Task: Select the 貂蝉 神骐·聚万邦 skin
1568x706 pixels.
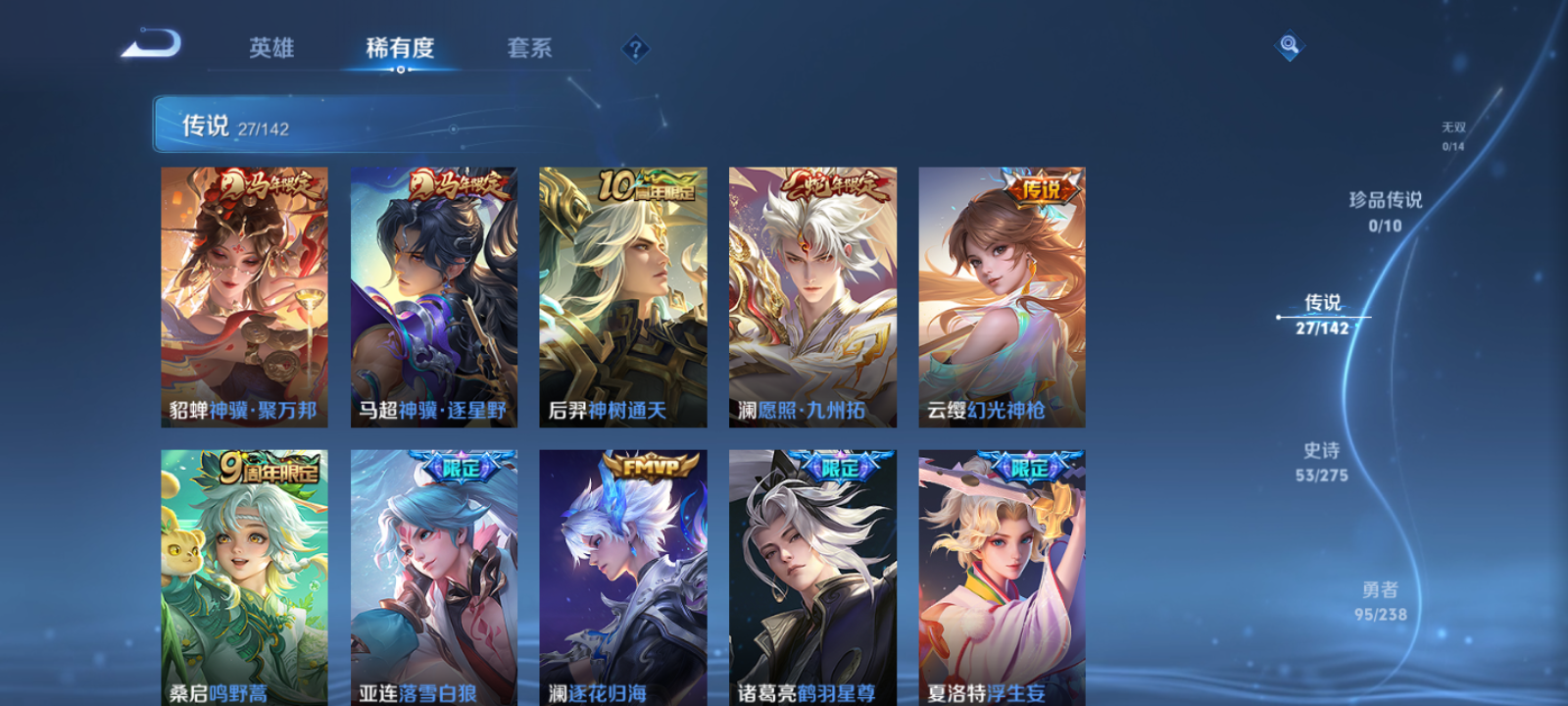Action: 243,294
